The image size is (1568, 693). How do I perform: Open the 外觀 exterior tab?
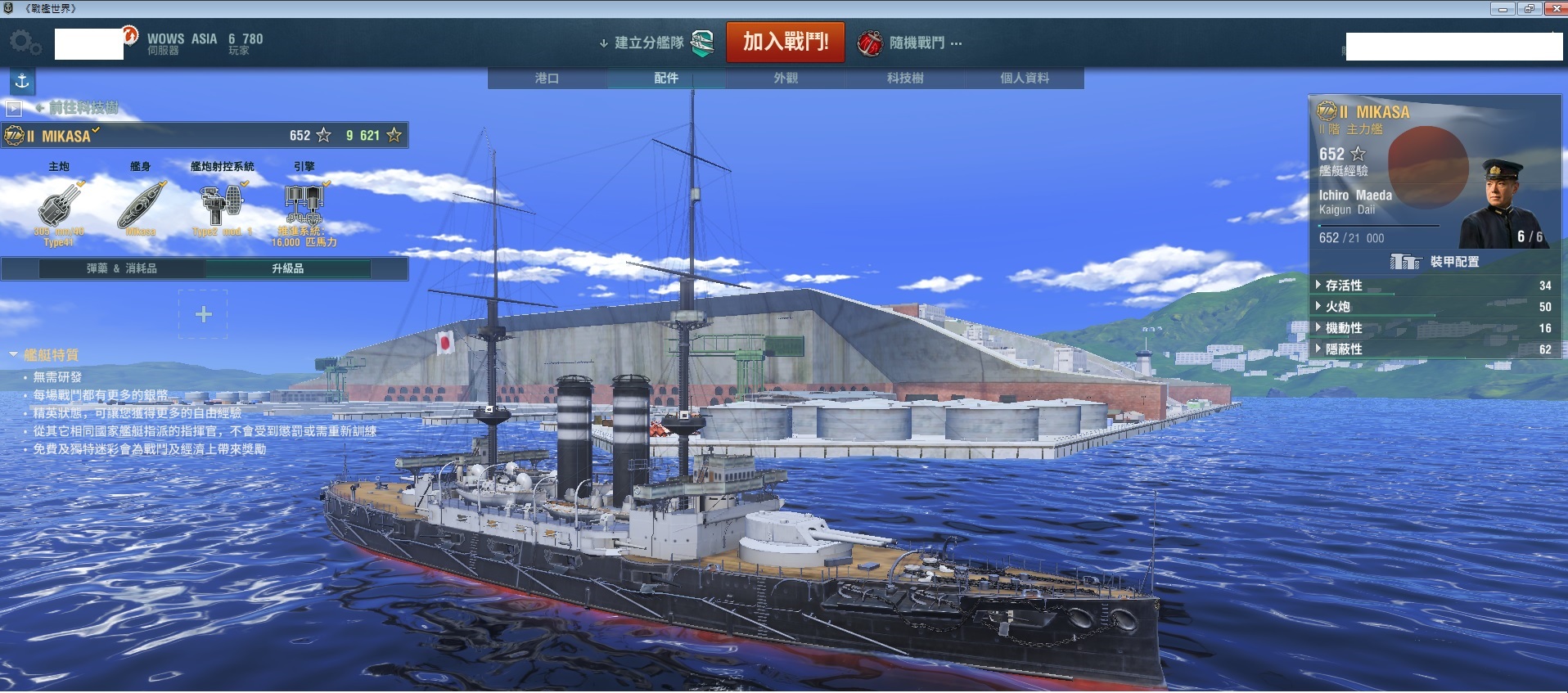(786, 79)
